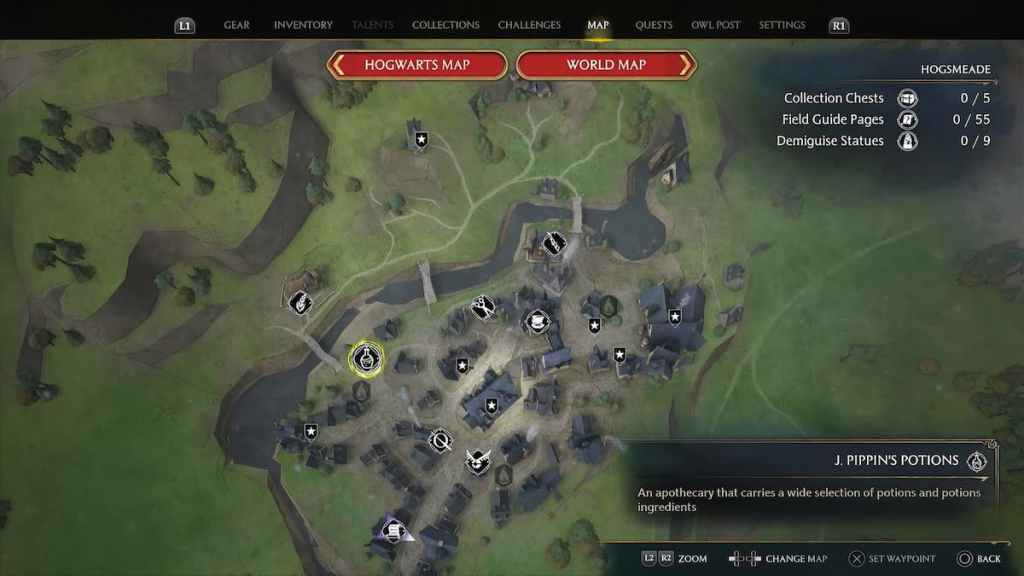Select the highlighted J. Pippin's Potions marker

[x=367, y=359]
